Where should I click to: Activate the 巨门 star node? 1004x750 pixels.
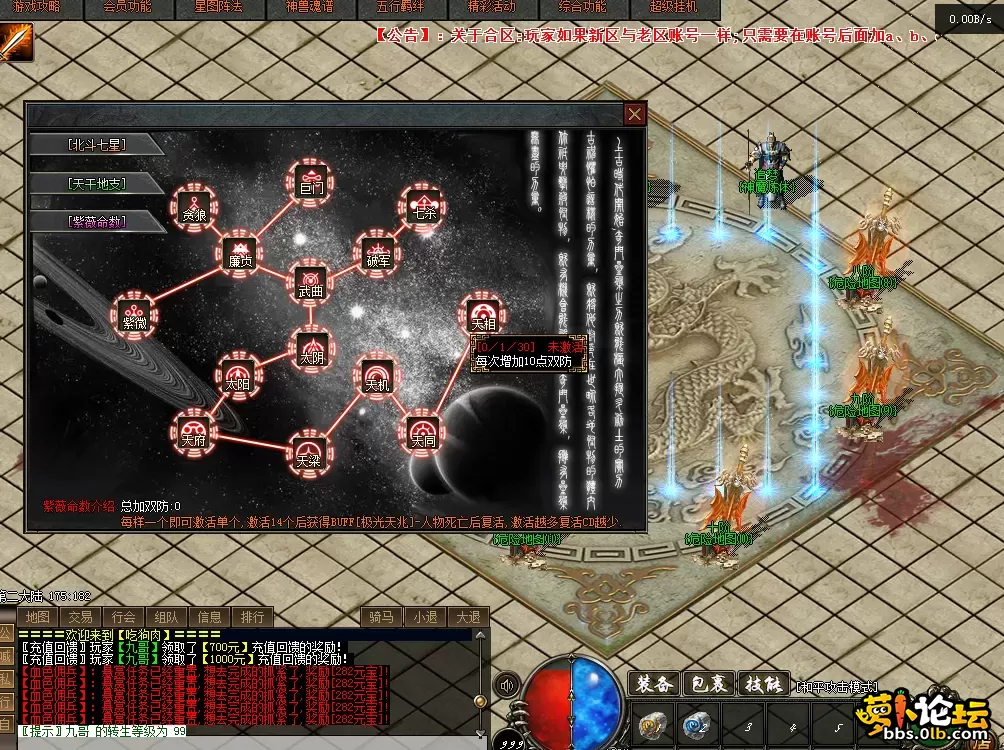click(311, 181)
